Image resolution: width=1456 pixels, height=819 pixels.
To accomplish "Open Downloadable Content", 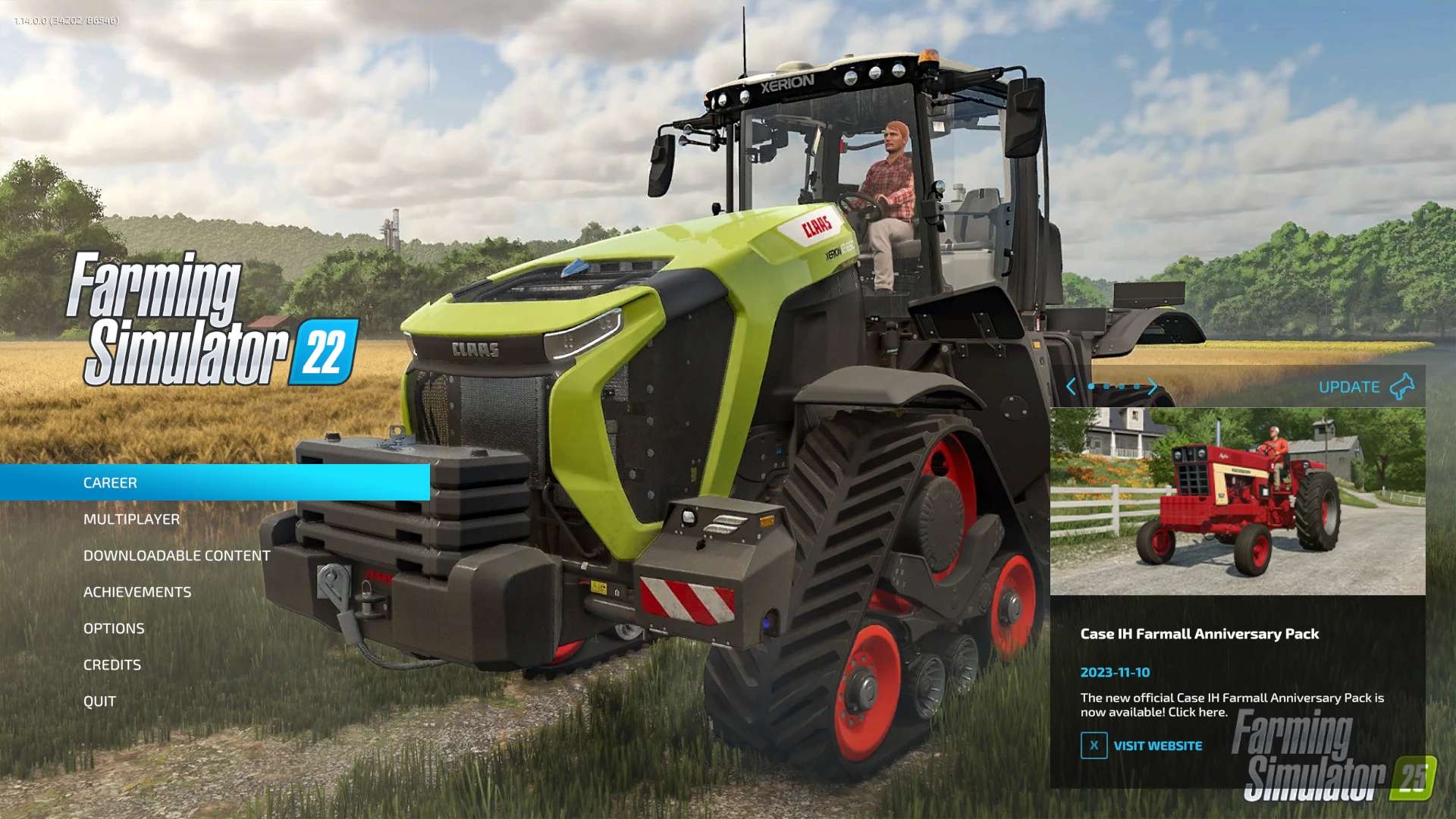I will (177, 556).
